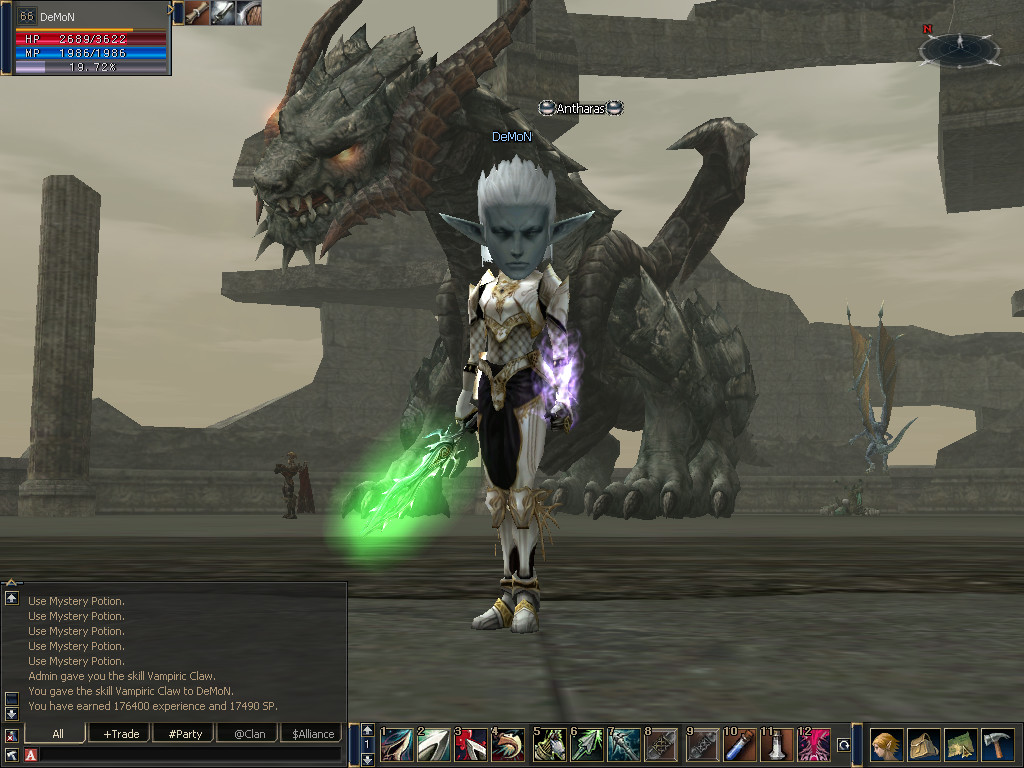Image resolution: width=1024 pixels, height=768 pixels.
Task: Click the chat log up arrow button
Action: coord(12,598)
